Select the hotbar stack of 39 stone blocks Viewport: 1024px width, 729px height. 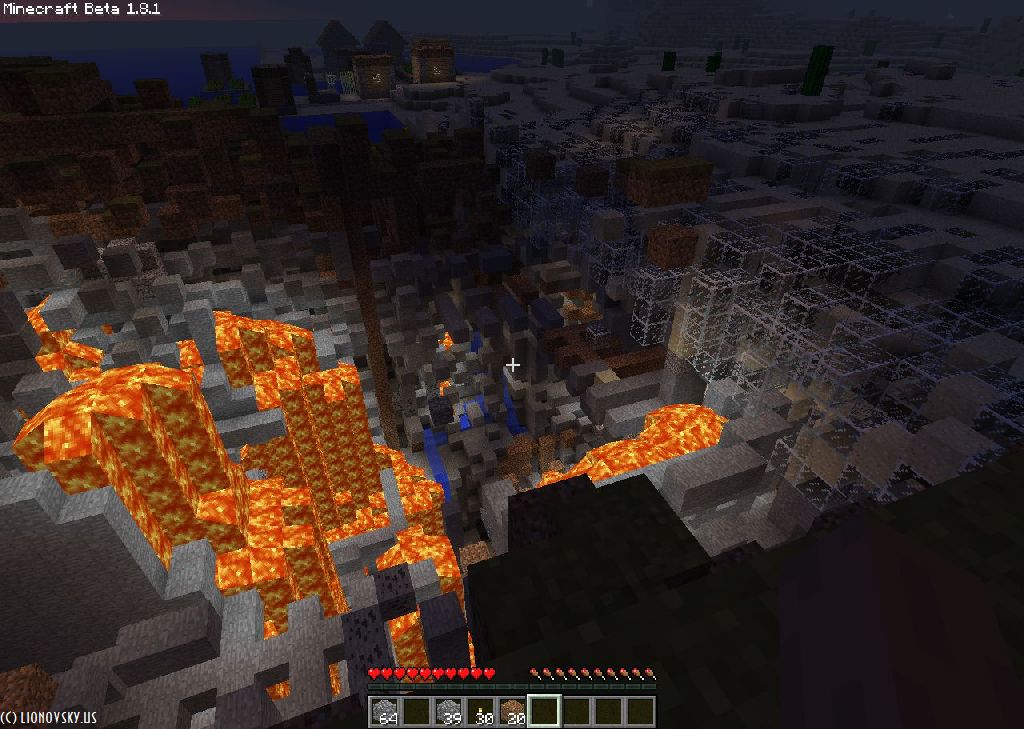click(449, 711)
